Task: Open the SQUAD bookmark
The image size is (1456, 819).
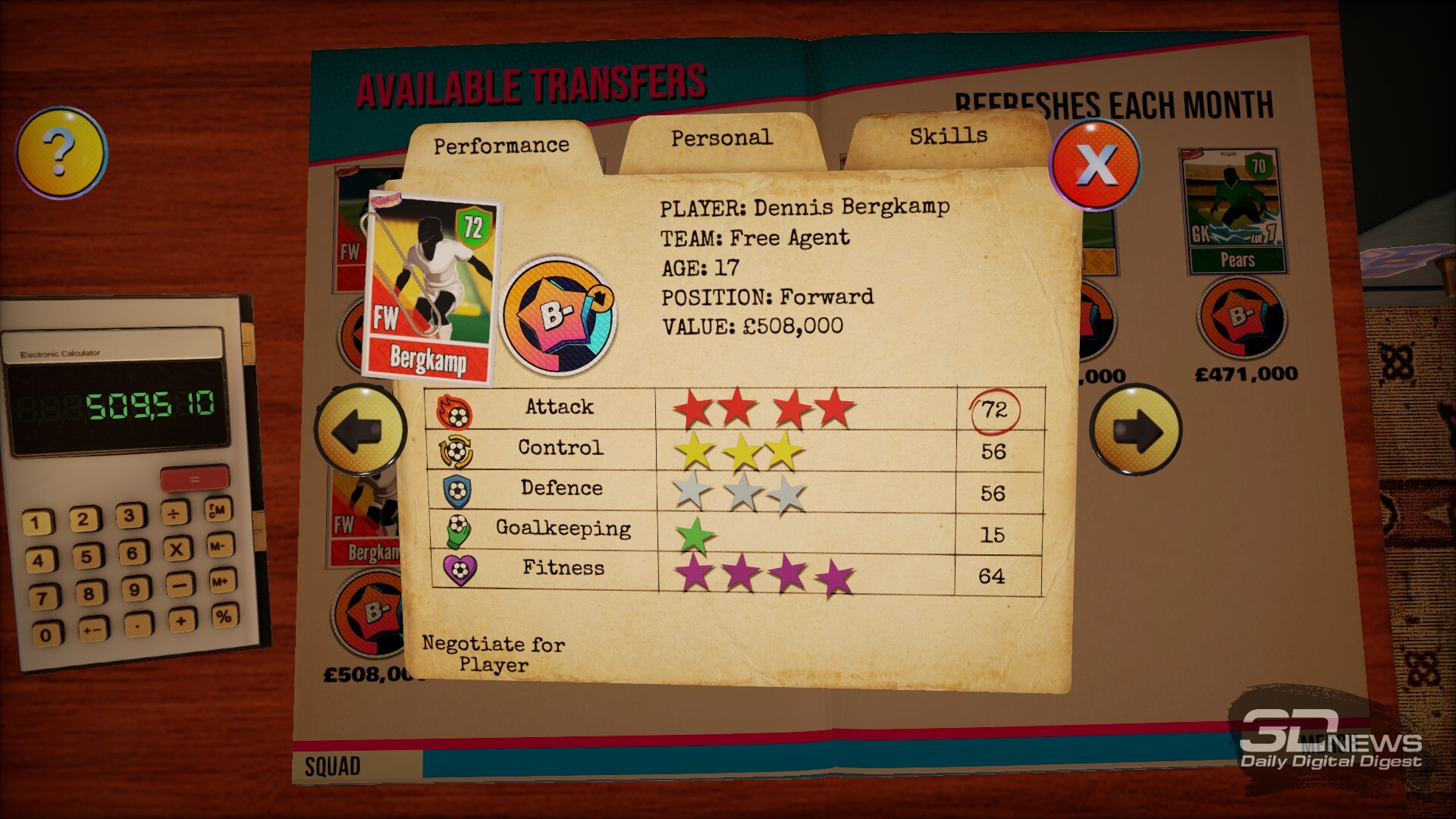Action: pyautogui.click(x=333, y=767)
